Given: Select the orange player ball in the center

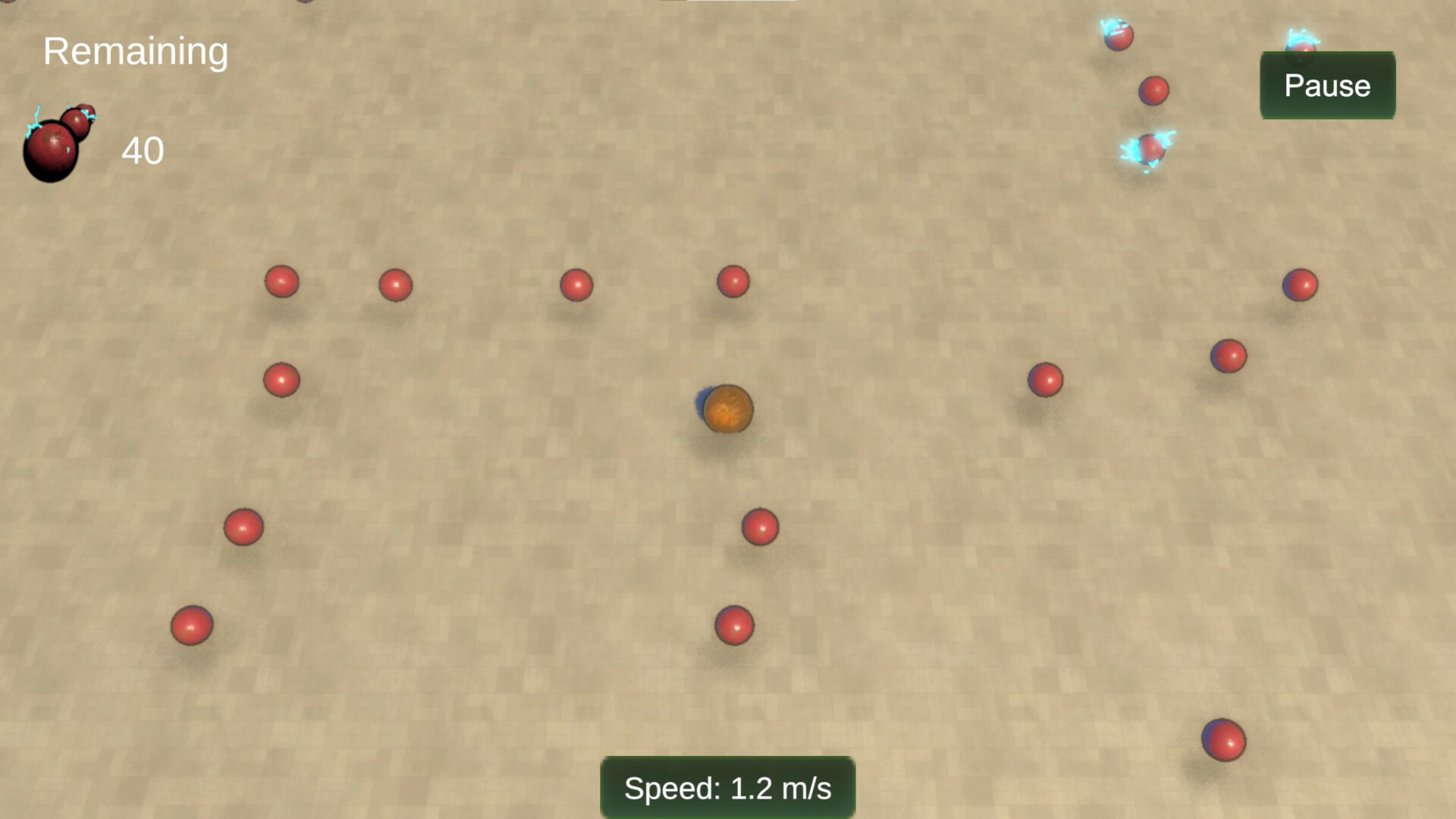Looking at the screenshot, I should 728,409.
